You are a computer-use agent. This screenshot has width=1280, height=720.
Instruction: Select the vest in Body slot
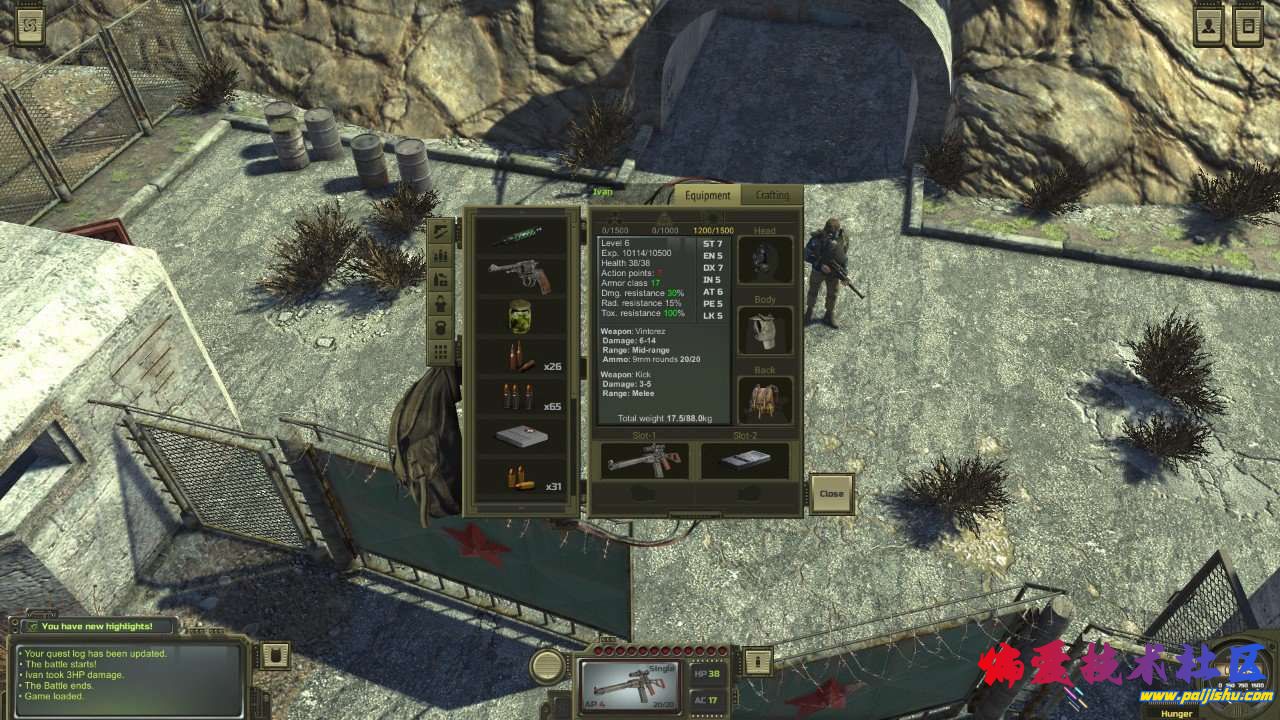765,330
